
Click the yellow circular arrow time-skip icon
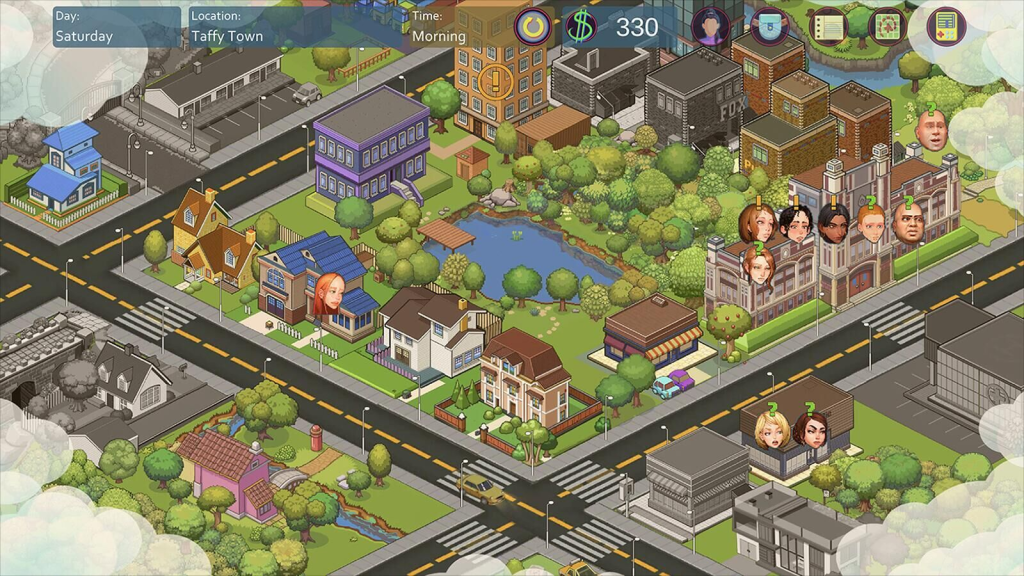(x=534, y=26)
